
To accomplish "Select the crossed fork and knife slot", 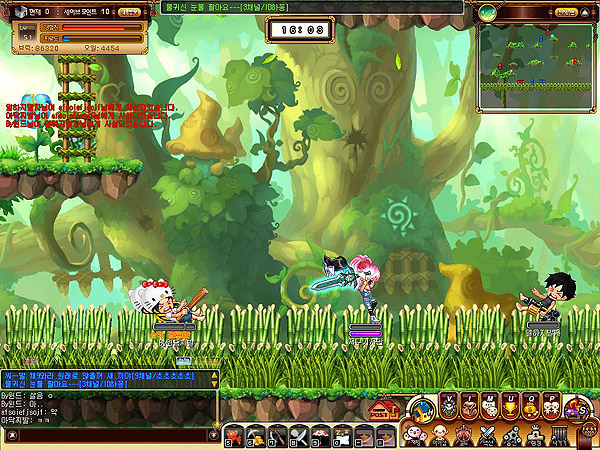I will [299, 437].
